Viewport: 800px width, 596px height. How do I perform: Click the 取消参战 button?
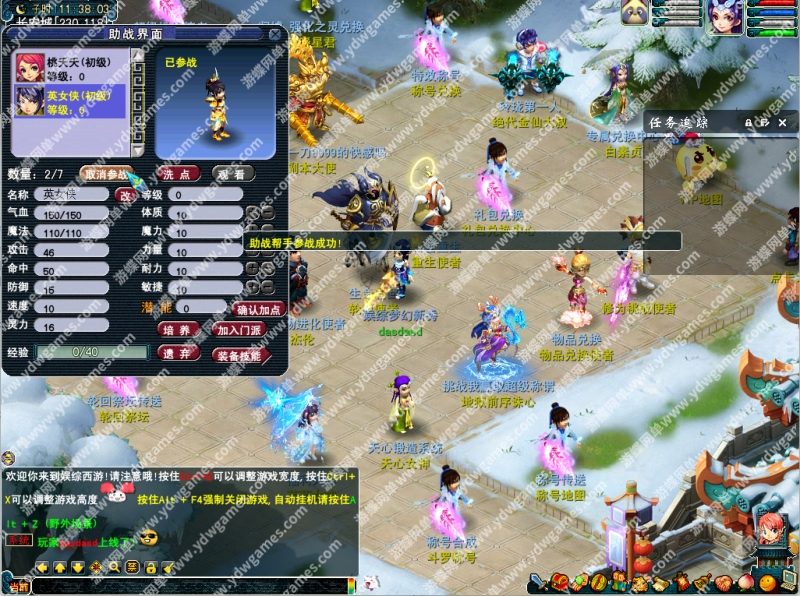[105, 173]
